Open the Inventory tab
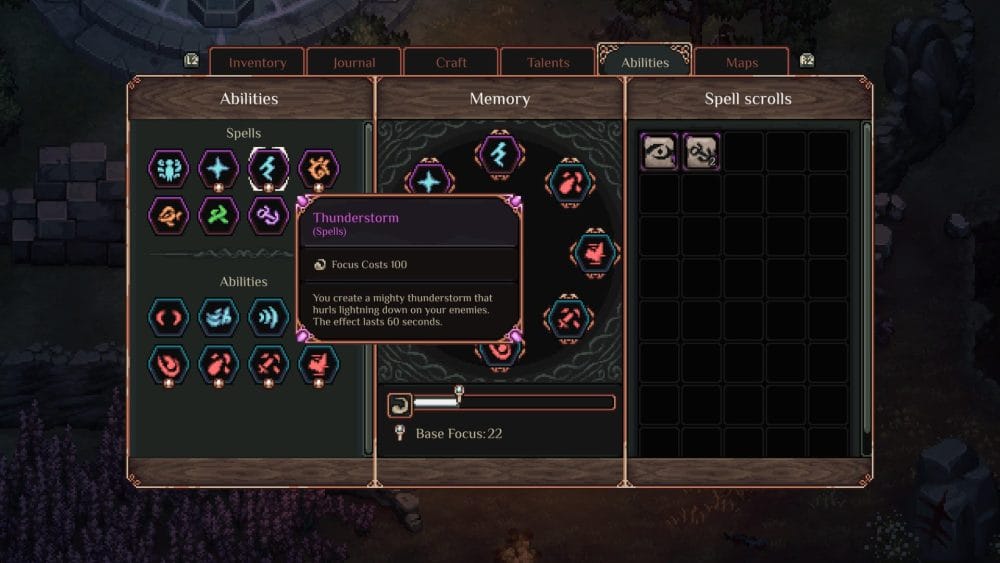 coord(257,62)
